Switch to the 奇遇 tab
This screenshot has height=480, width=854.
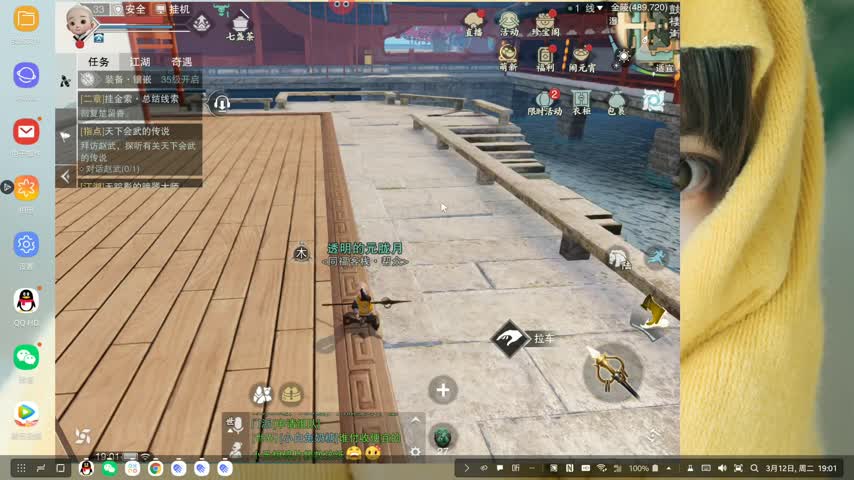pyautogui.click(x=181, y=62)
